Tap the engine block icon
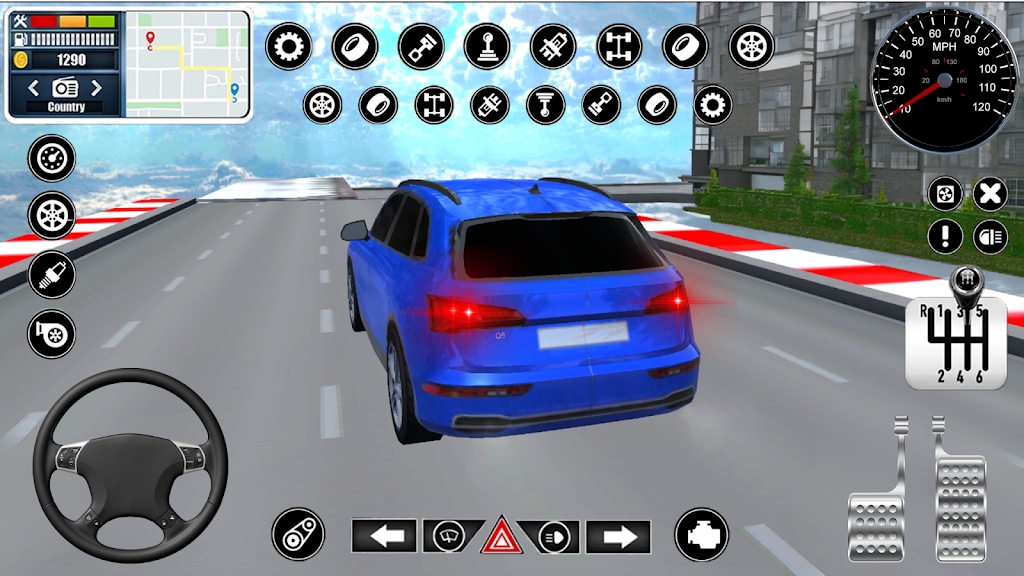 (x=700, y=534)
